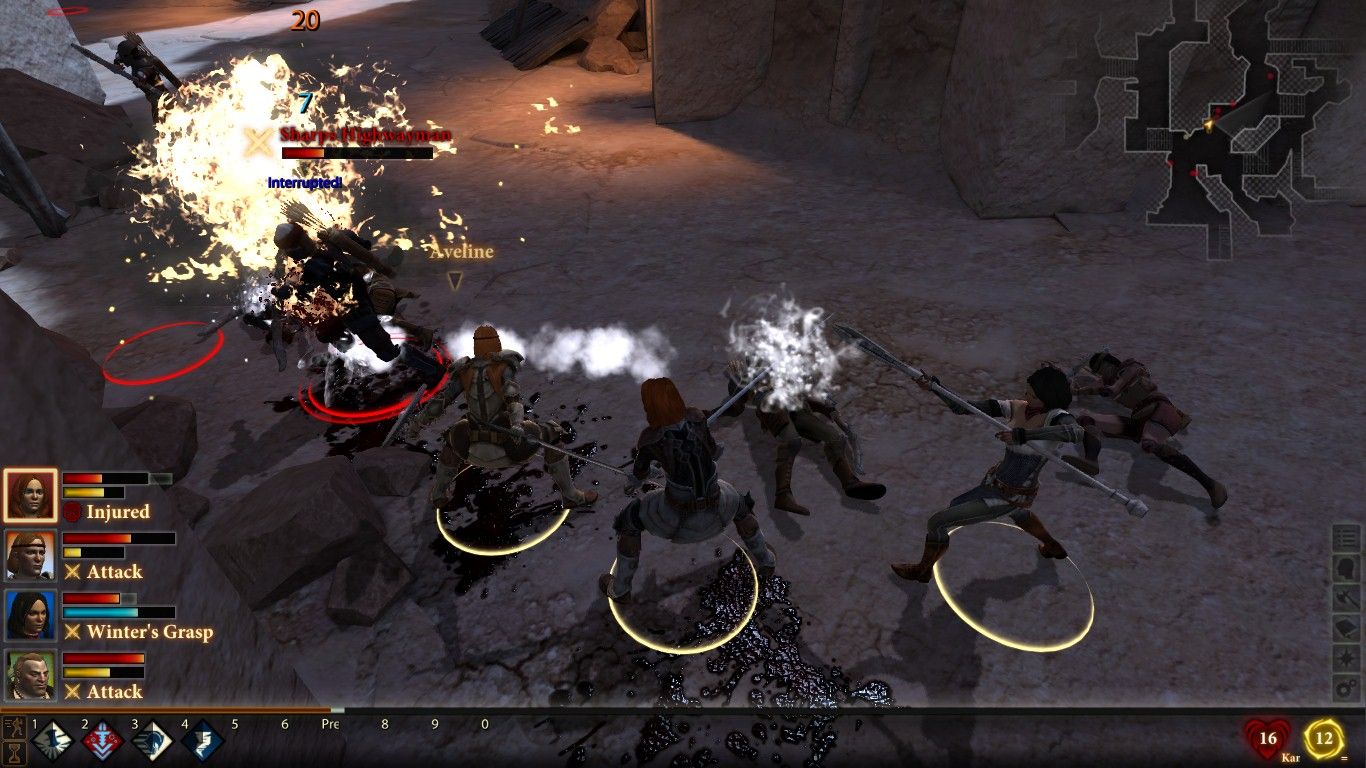The image size is (1366, 768).
Task: Use the red diamond ability in slot 2
Action: (102, 742)
